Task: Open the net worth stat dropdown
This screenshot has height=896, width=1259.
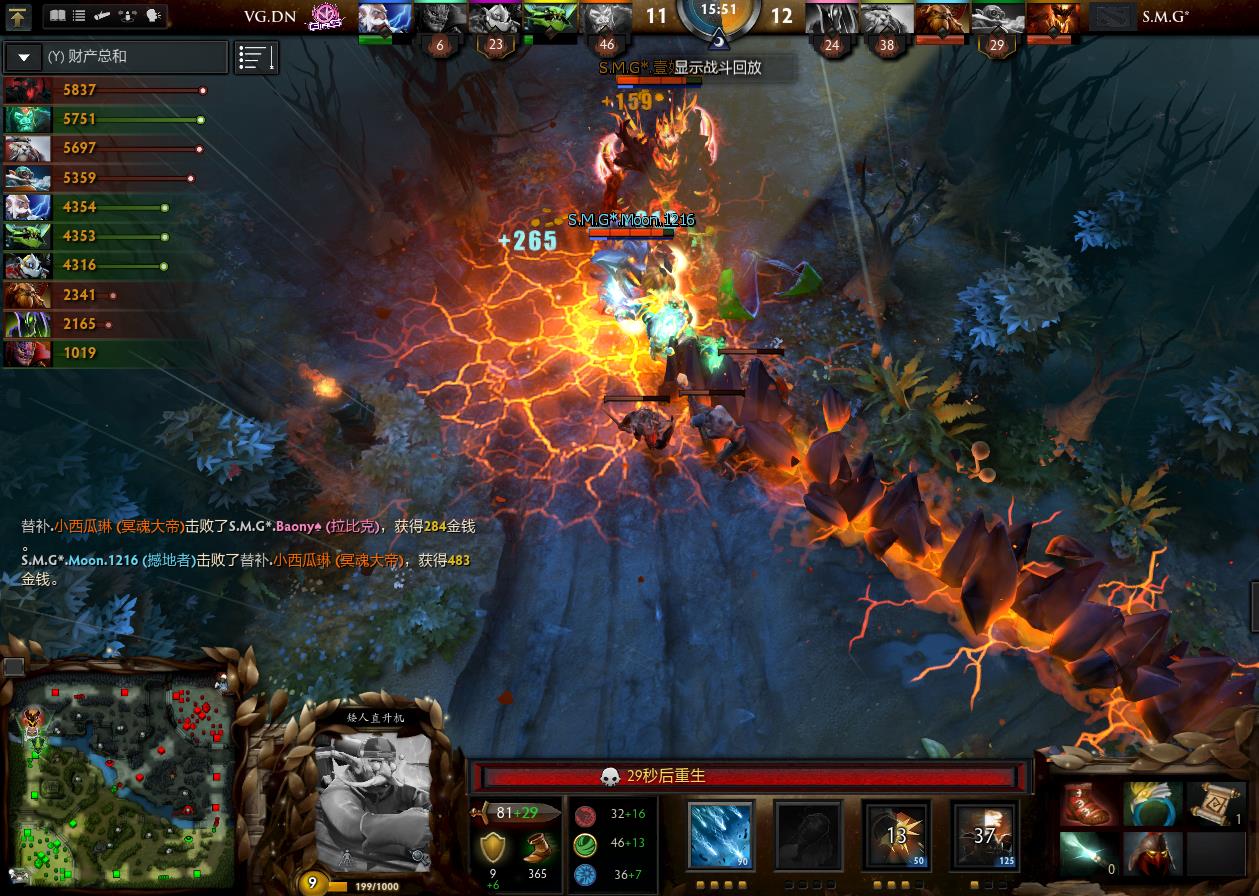Action: point(24,57)
